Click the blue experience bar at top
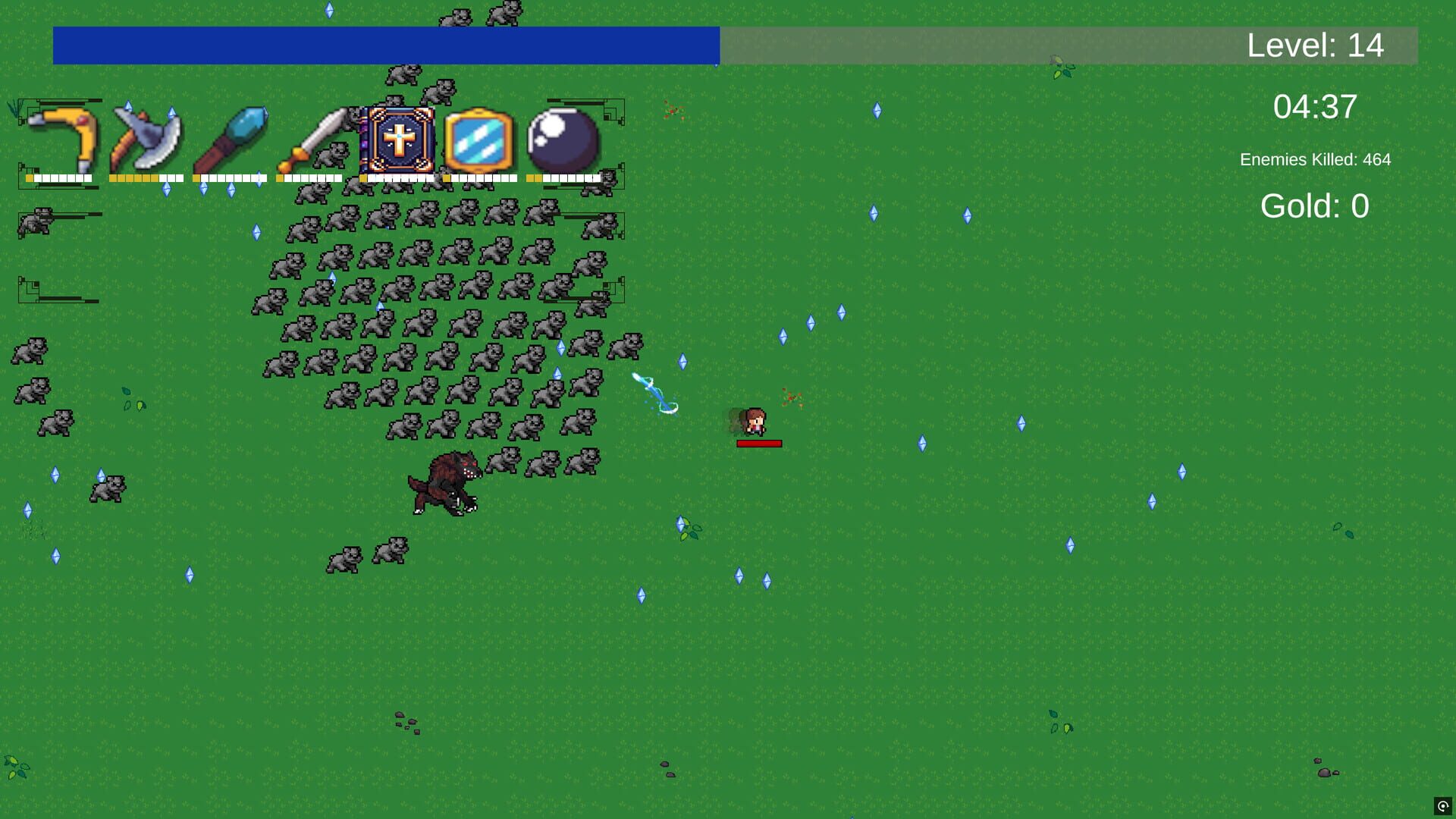1456x819 pixels. tap(379, 47)
